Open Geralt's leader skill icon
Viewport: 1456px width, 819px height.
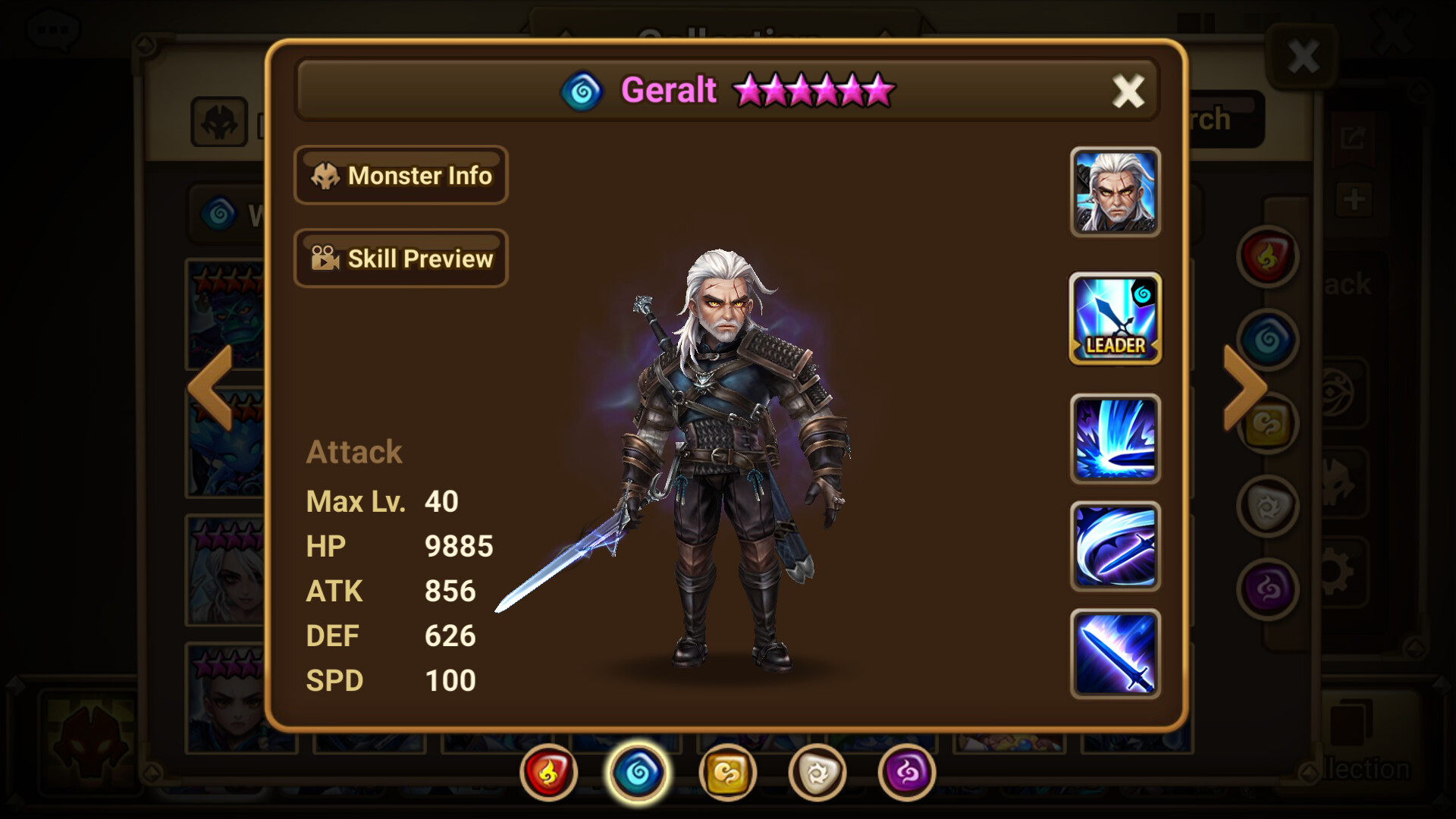click(1115, 319)
